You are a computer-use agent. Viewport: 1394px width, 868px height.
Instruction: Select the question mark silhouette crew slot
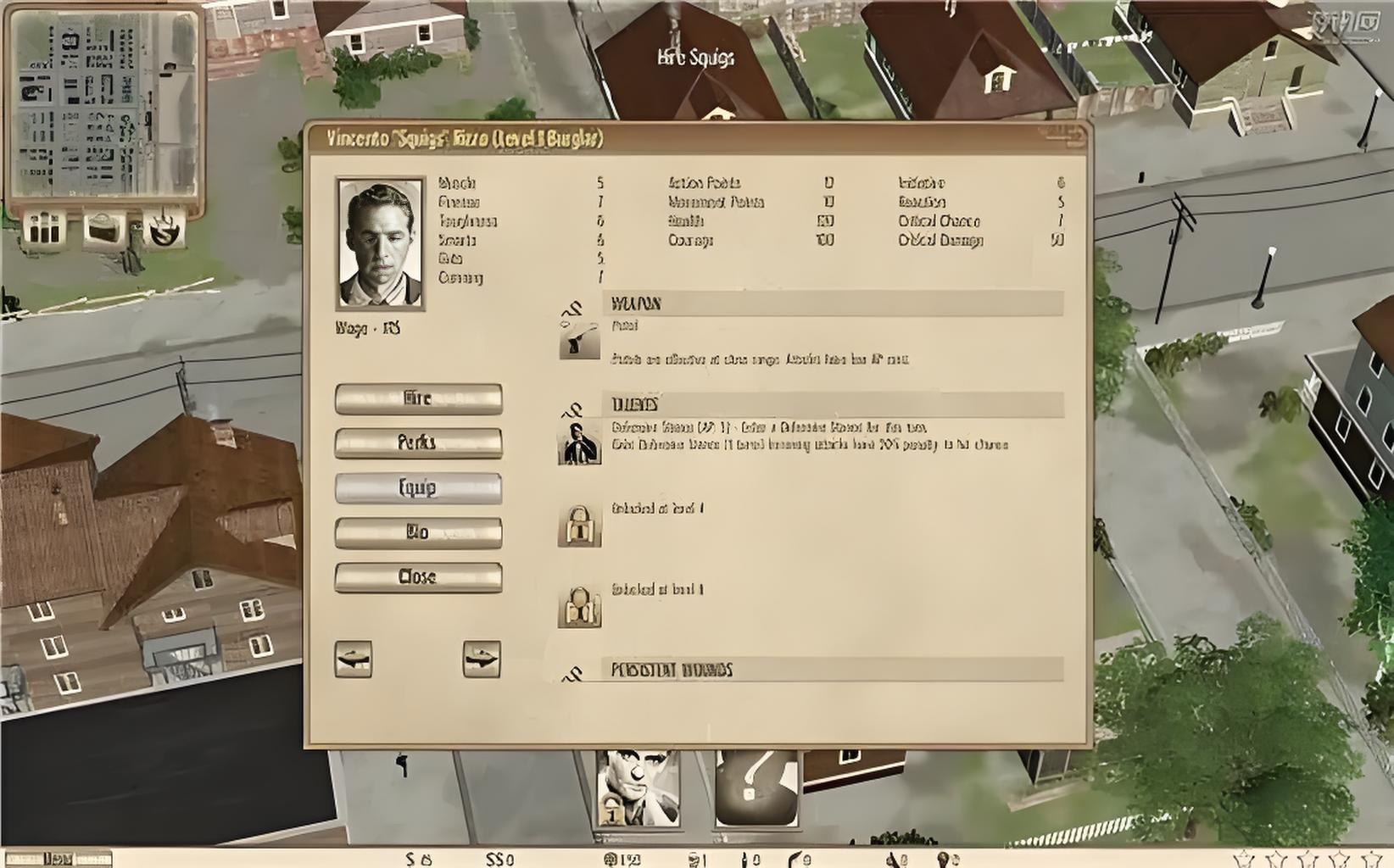pos(756,788)
